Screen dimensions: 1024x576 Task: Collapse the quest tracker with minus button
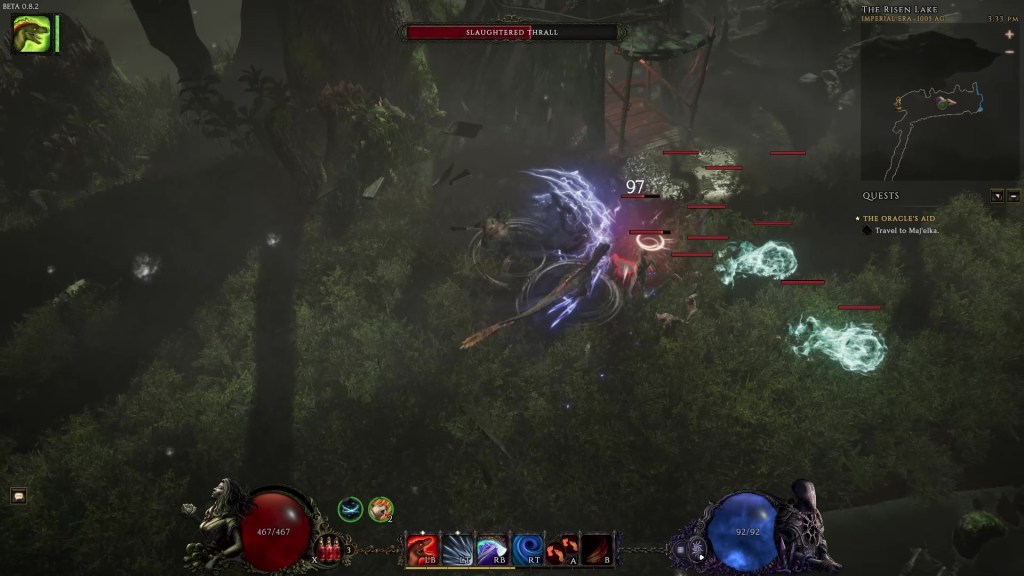pyautogui.click(x=1013, y=196)
